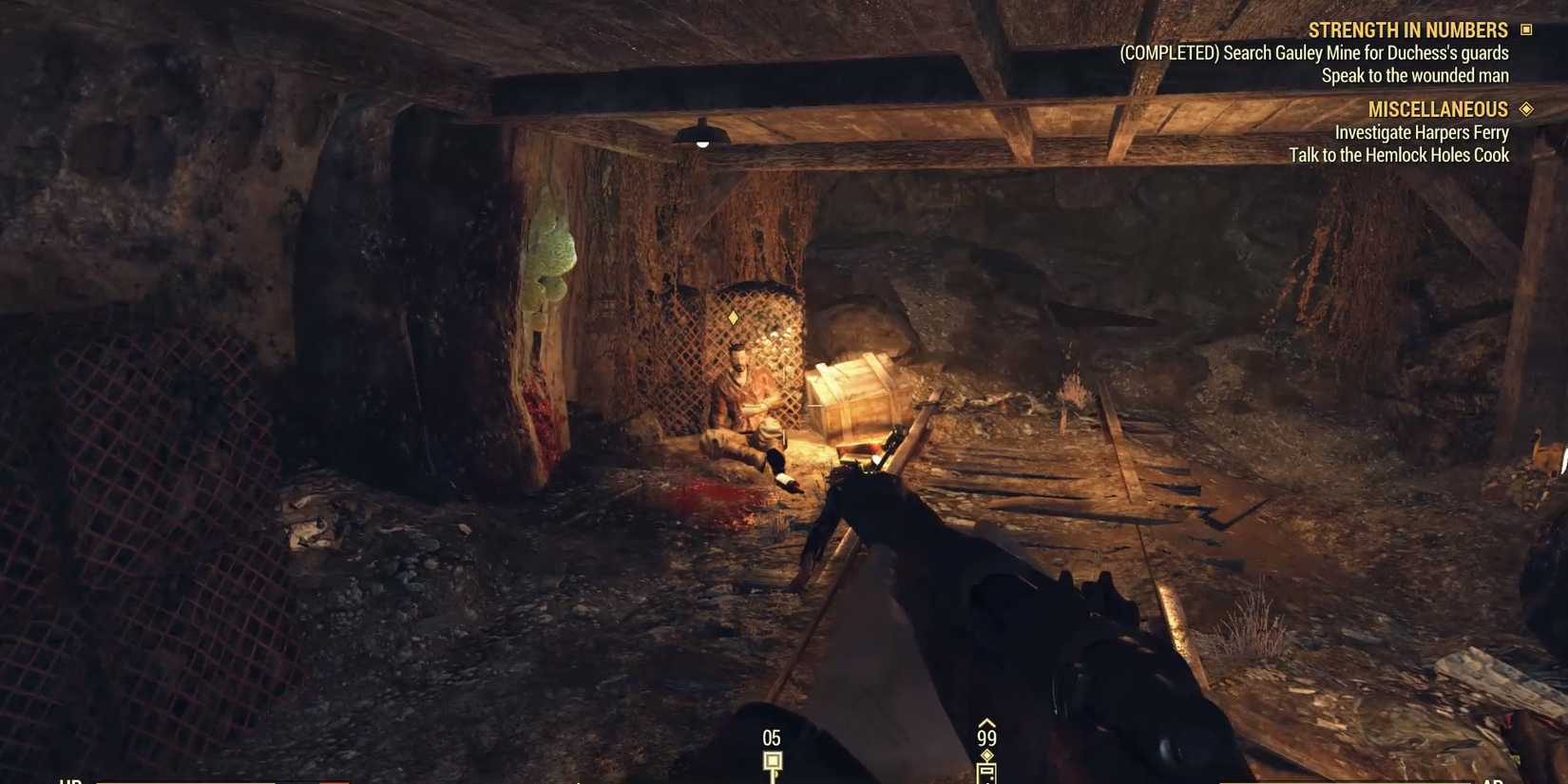Click the 05 grenade count number
This screenshot has height=784, width=1568.
(770, 736)
